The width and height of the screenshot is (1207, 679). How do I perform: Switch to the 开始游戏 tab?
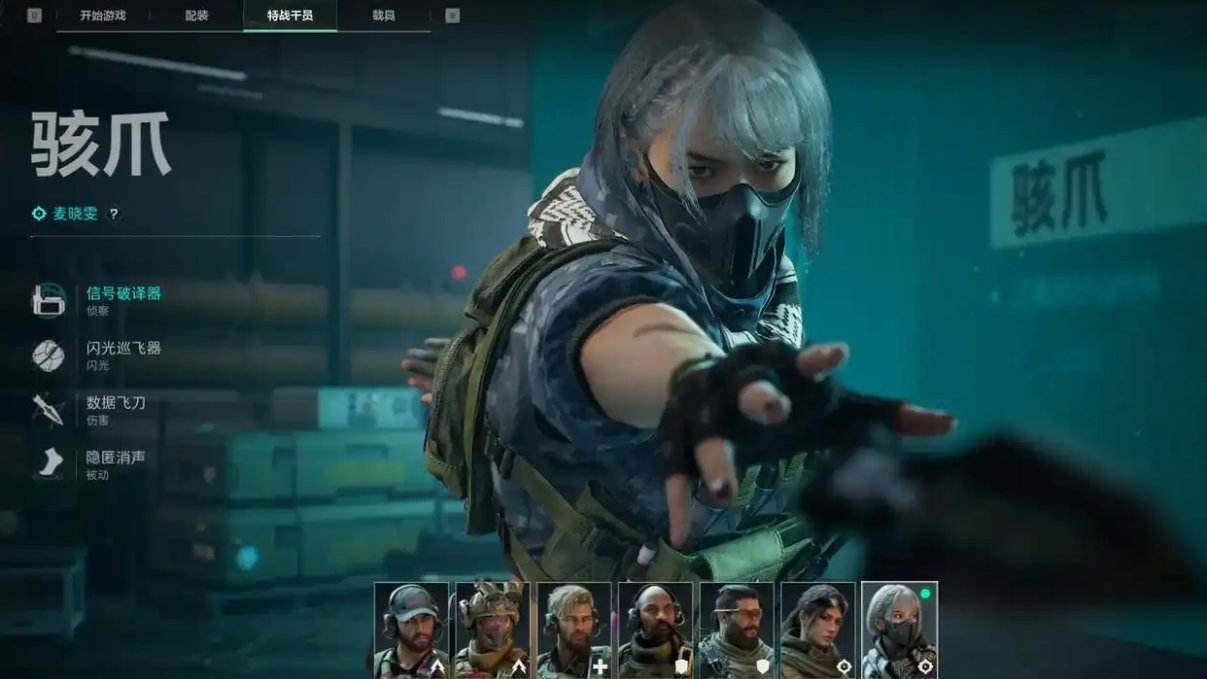tap(103, 16)
